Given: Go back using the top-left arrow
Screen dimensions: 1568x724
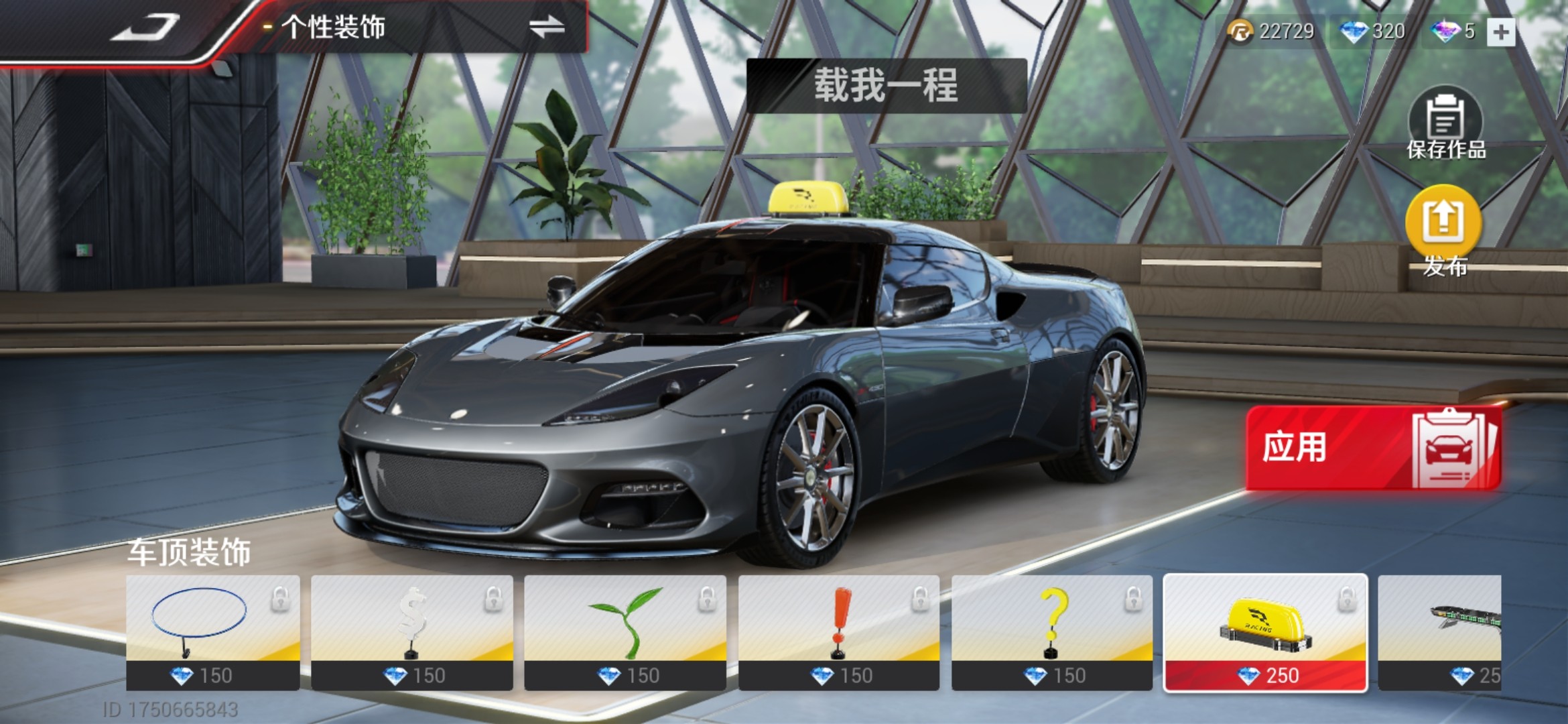Looking at the screenshot, I should coord(144,28).
